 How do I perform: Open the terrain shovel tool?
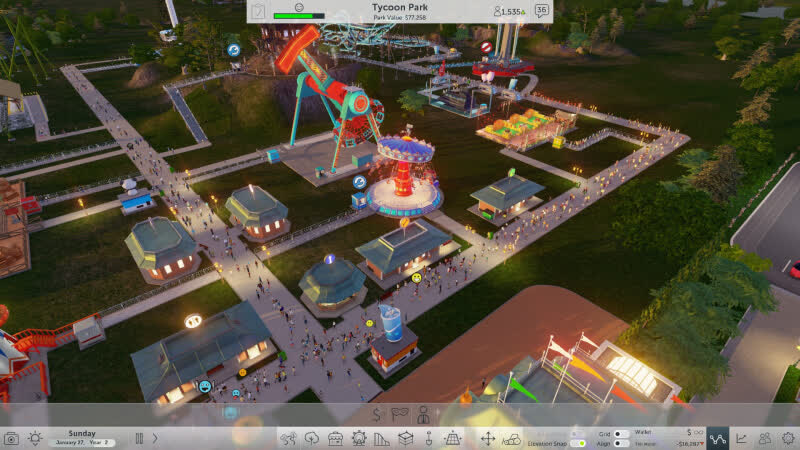point(429,438)
